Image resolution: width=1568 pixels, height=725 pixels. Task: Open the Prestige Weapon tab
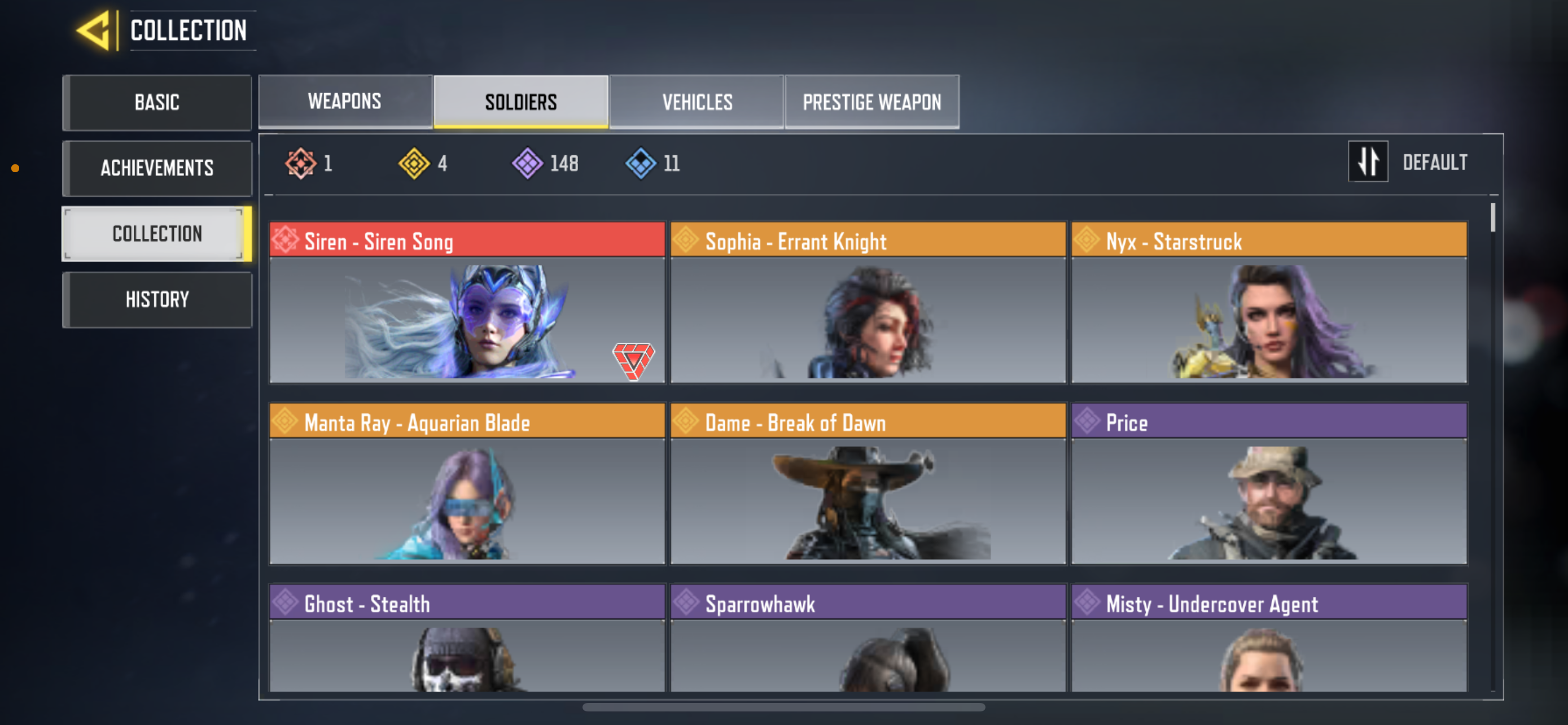coord(871,102)
